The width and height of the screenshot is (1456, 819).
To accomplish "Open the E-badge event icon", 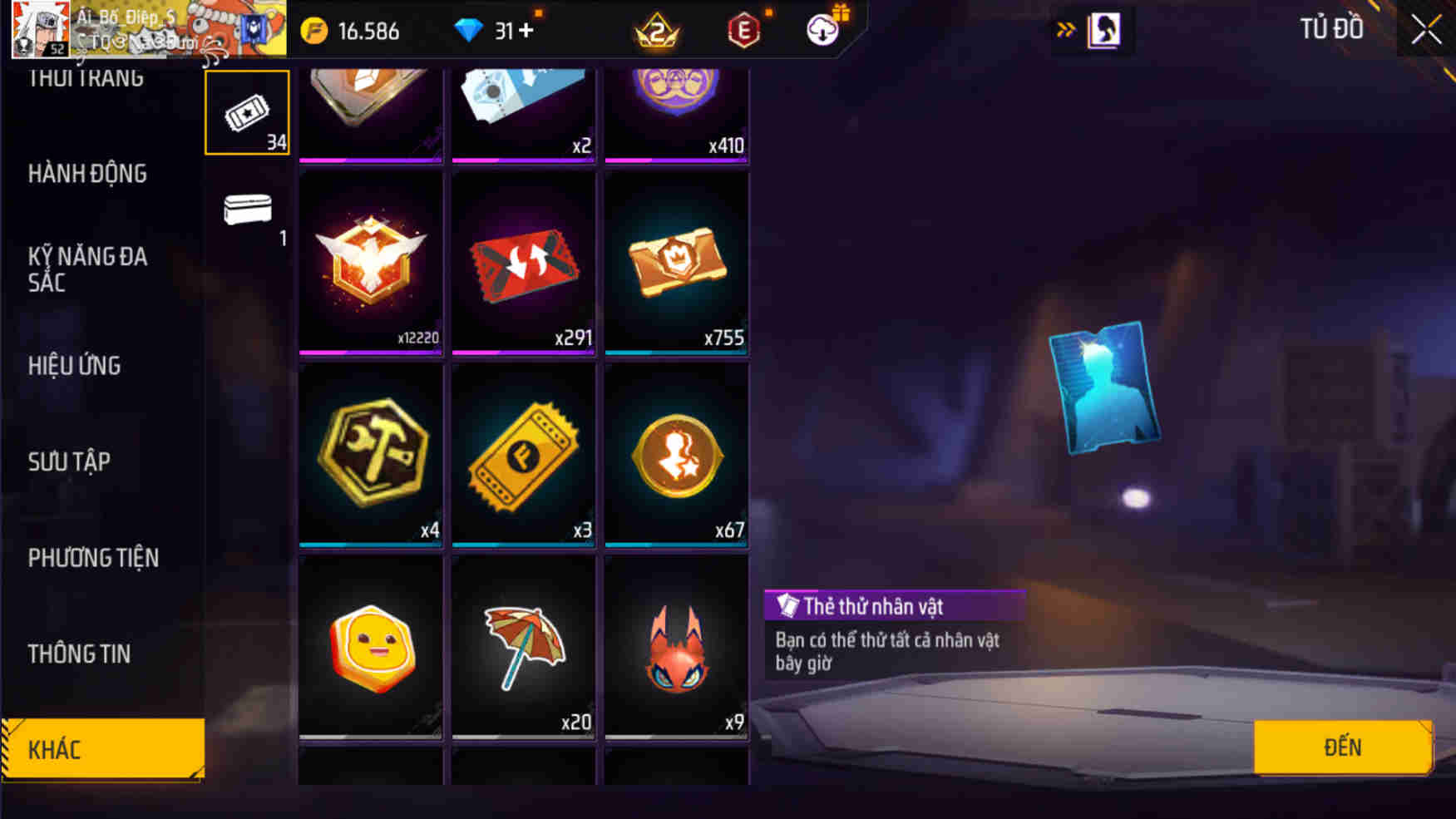I will (743, 32).
